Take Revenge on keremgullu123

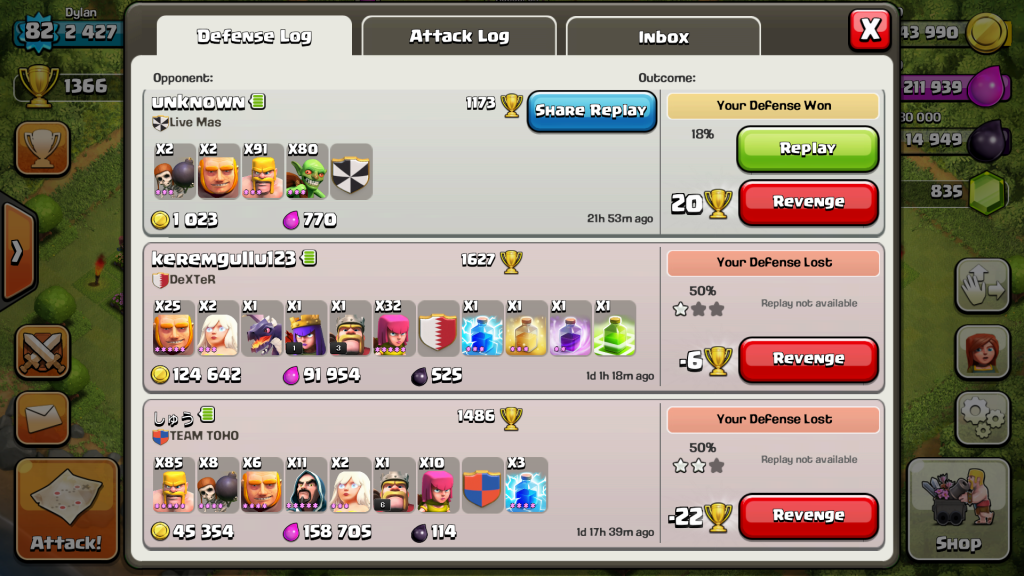click(808, 359)
